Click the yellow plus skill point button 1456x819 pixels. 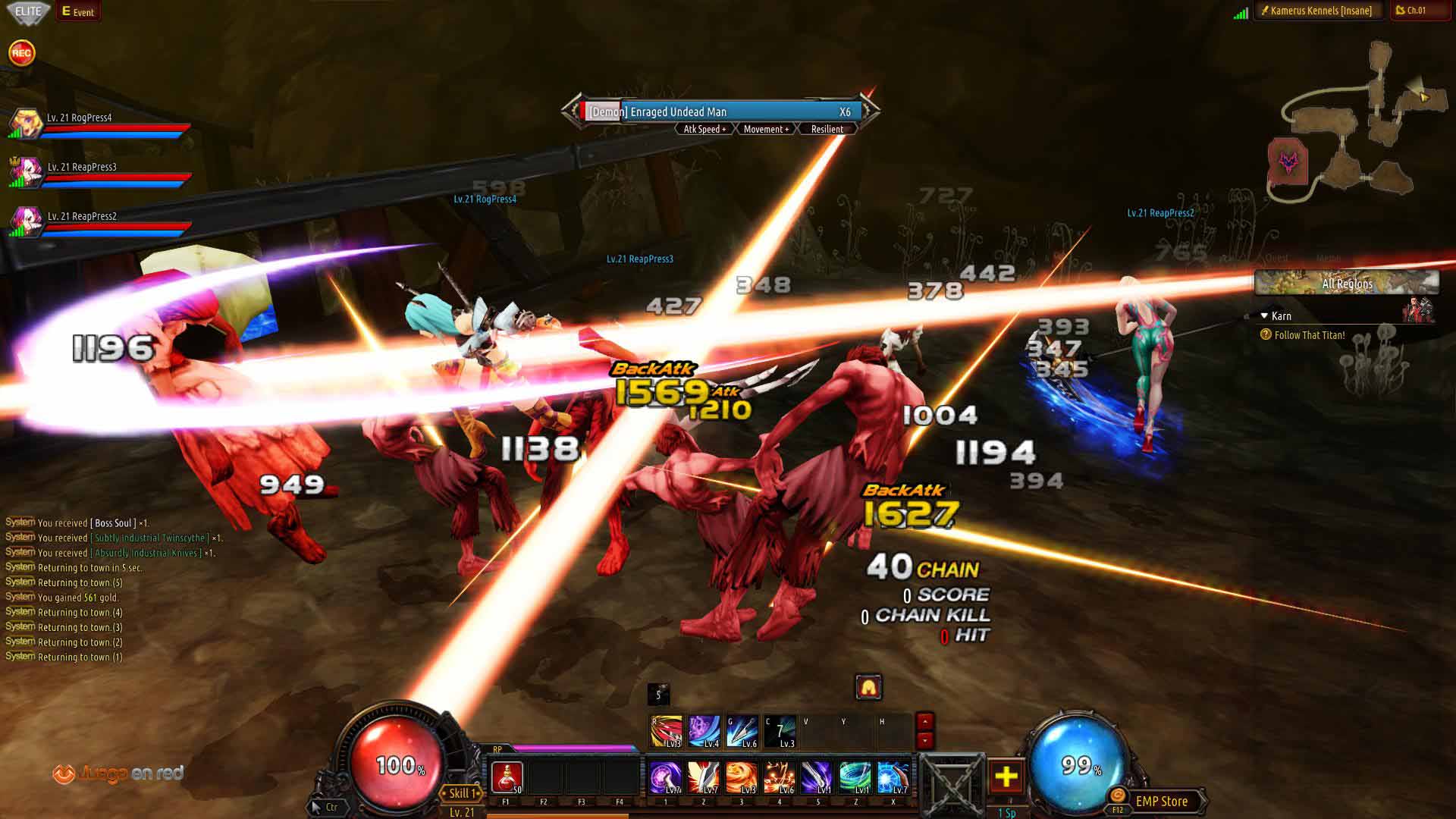coord(1006,777)
